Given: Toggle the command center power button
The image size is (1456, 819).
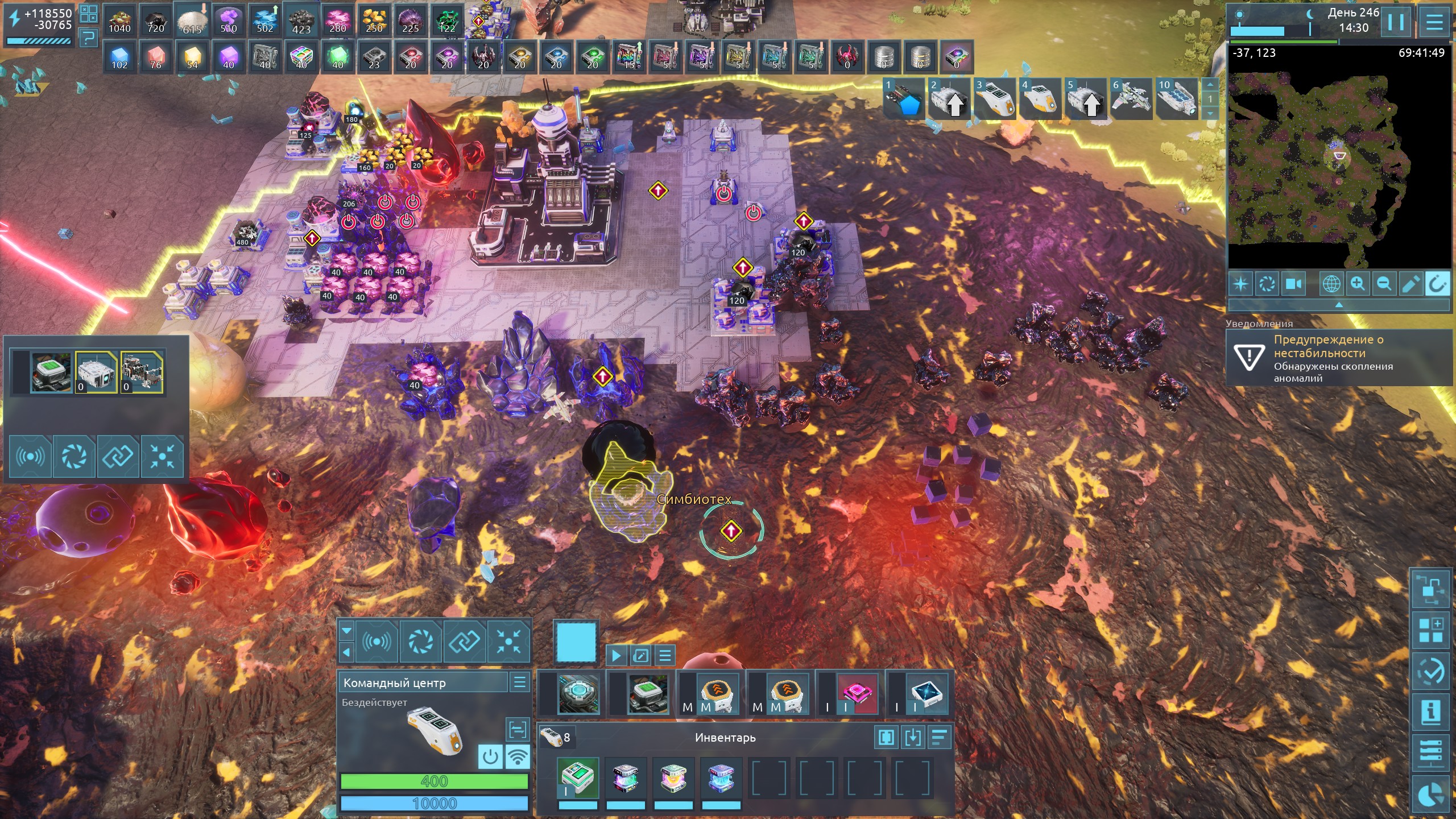Looking at the screenshot, I should tap(490, 757).
